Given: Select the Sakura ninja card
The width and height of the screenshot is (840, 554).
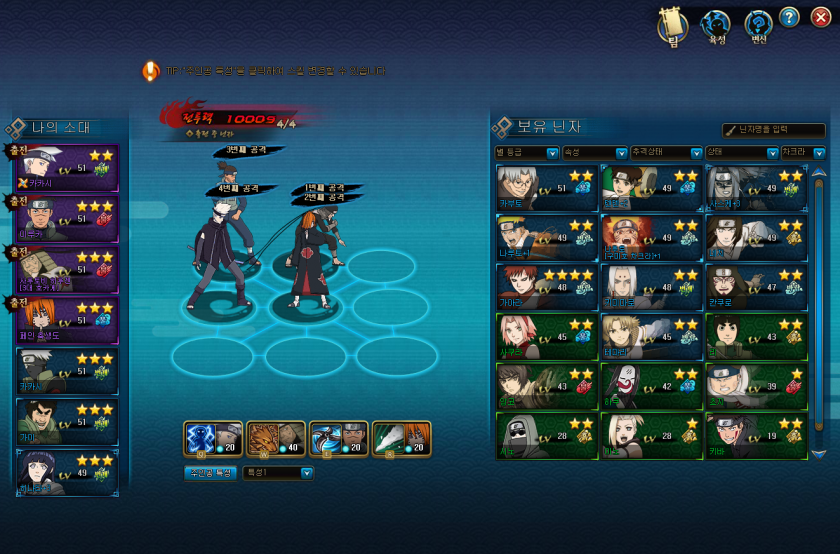Looking at the screenshot, I should tap(546, 337).
